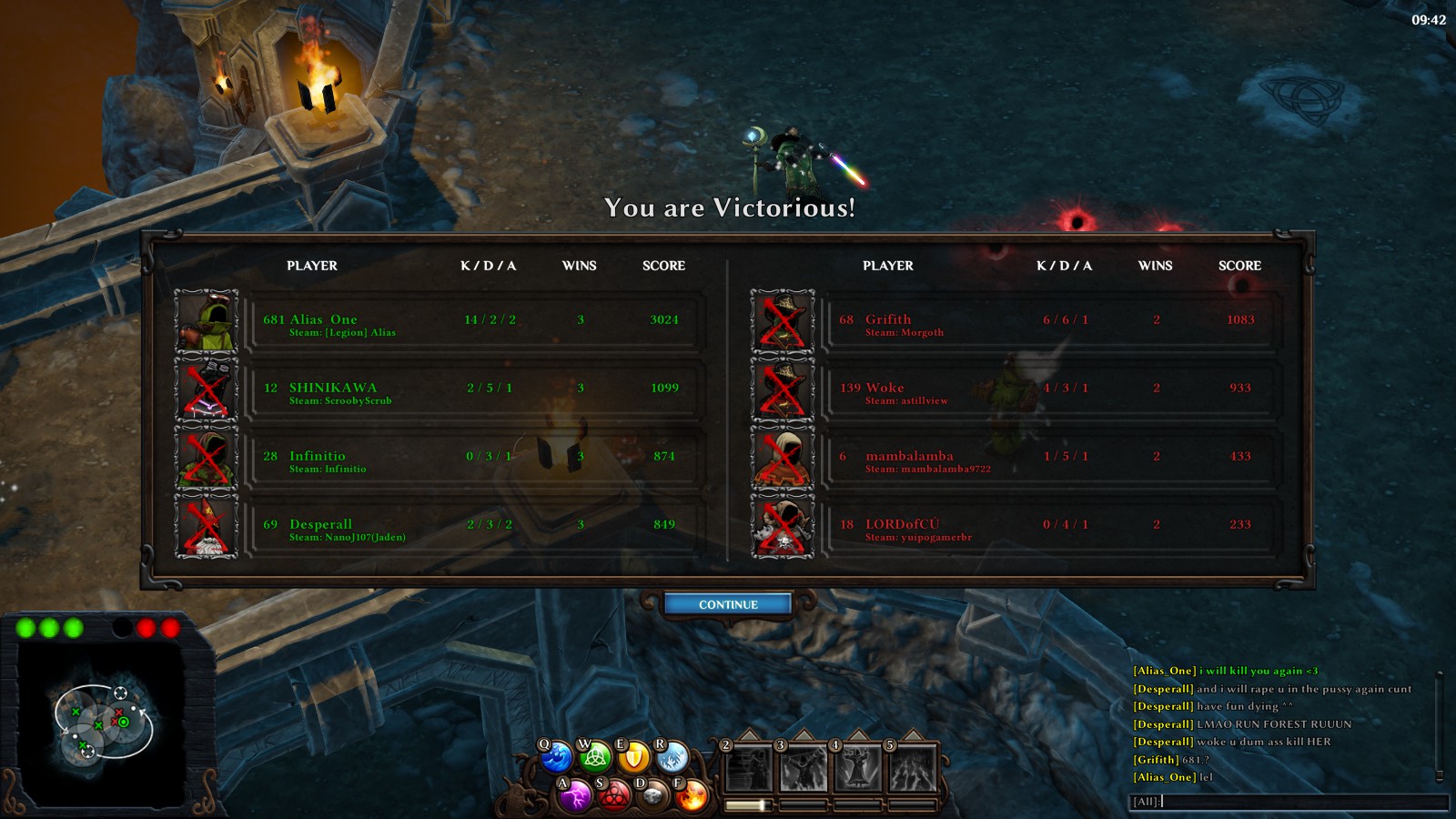Click SHINIKAWA's player portrait
This screenshot has height=819, width=1456.
point(207,389)
